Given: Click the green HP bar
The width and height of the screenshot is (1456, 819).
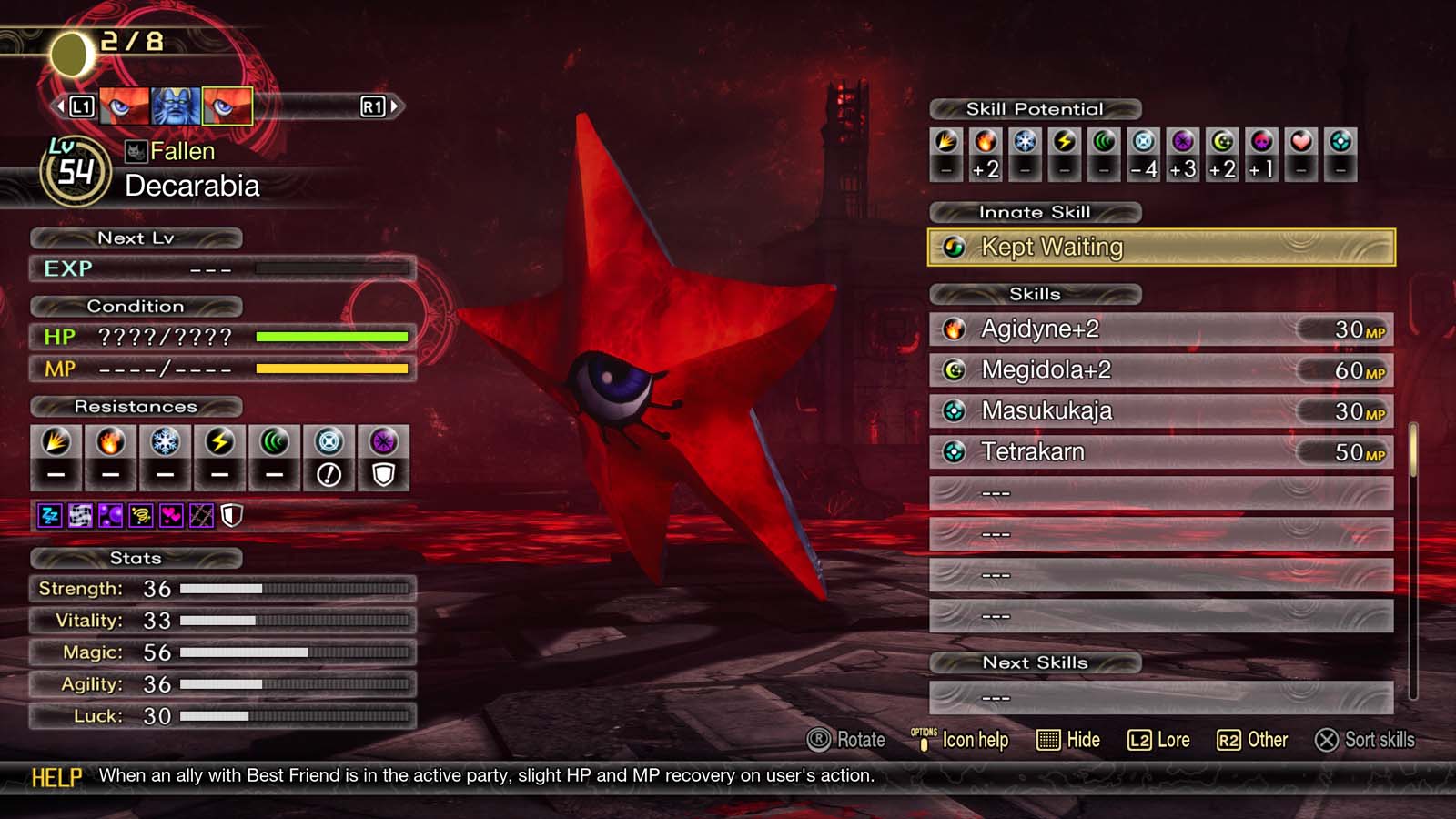Looking at the screenshot, I should coord(332,337).
